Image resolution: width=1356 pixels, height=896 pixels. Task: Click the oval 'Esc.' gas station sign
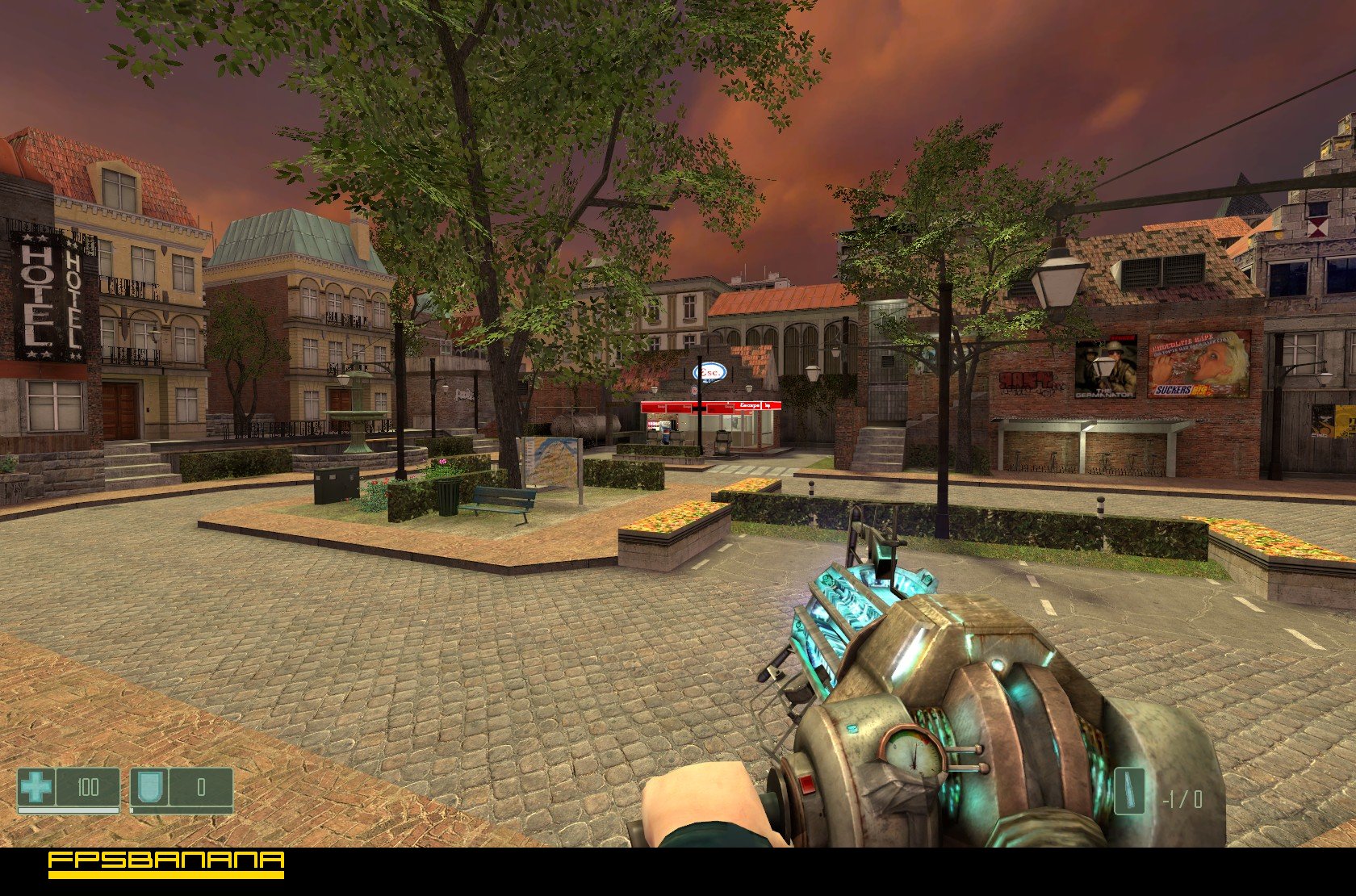point(712,371)
